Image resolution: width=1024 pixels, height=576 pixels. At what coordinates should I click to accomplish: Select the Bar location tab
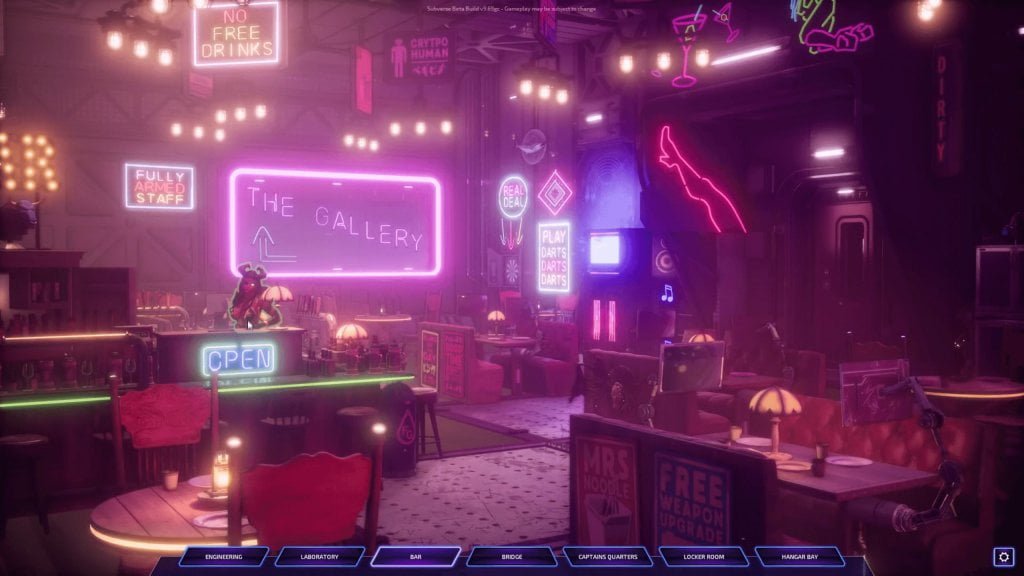[416, 557]
